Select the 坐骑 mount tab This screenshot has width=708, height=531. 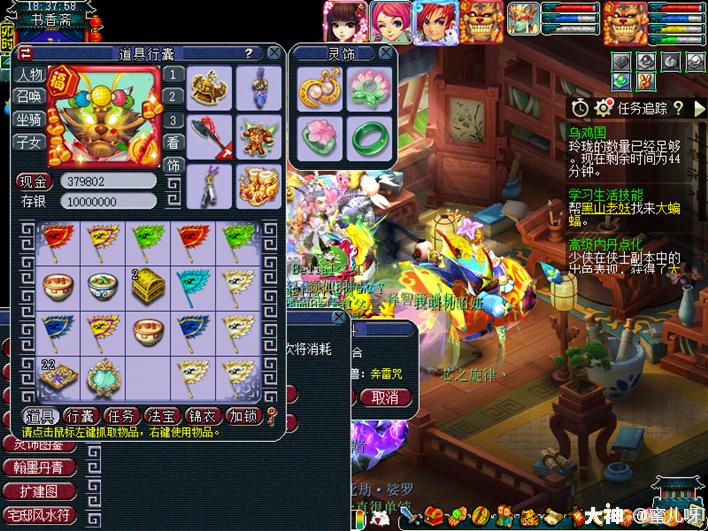(29, 120)
